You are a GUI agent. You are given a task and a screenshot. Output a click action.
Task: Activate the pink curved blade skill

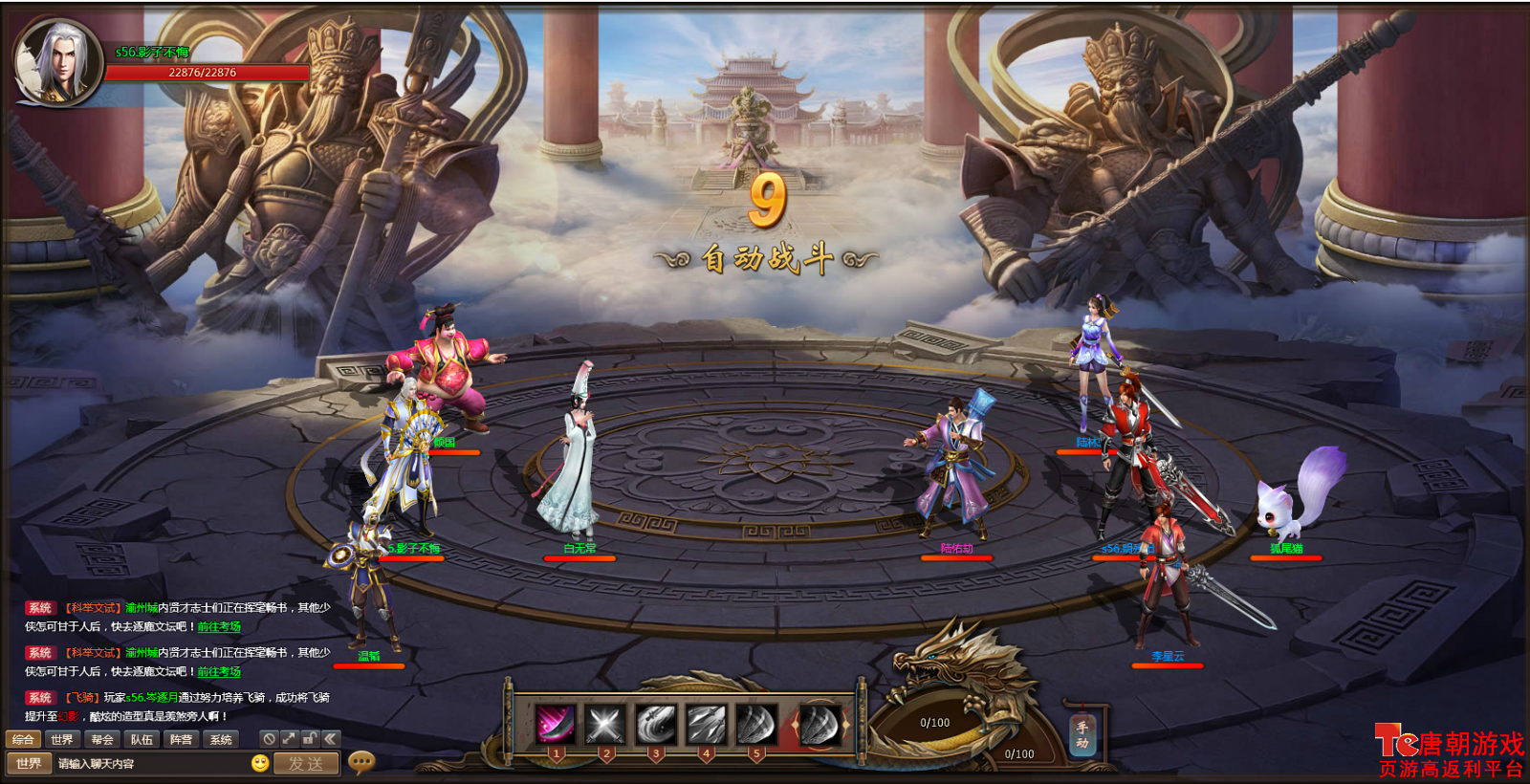[x=556, y=725]
